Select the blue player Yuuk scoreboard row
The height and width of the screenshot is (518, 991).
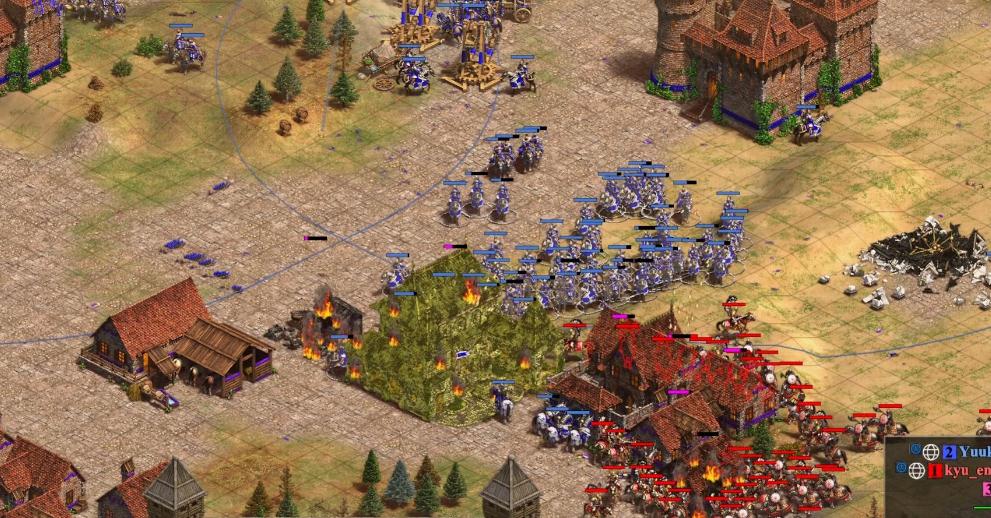(x=960, y=452)
